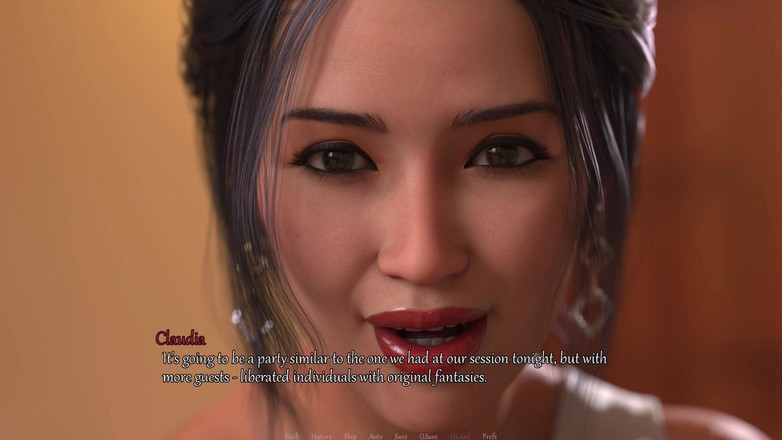Quick load with Q.Load
782x440 pixels.
tap(460, 436)
